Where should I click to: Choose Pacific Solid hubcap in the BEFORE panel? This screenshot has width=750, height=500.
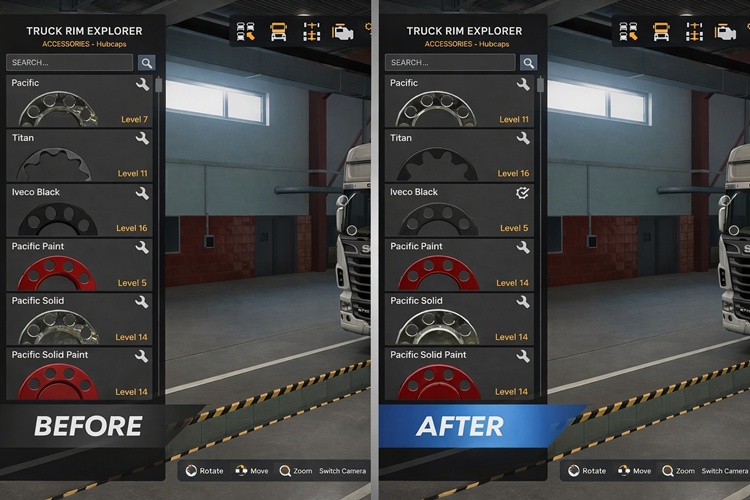tap(80, 319)
